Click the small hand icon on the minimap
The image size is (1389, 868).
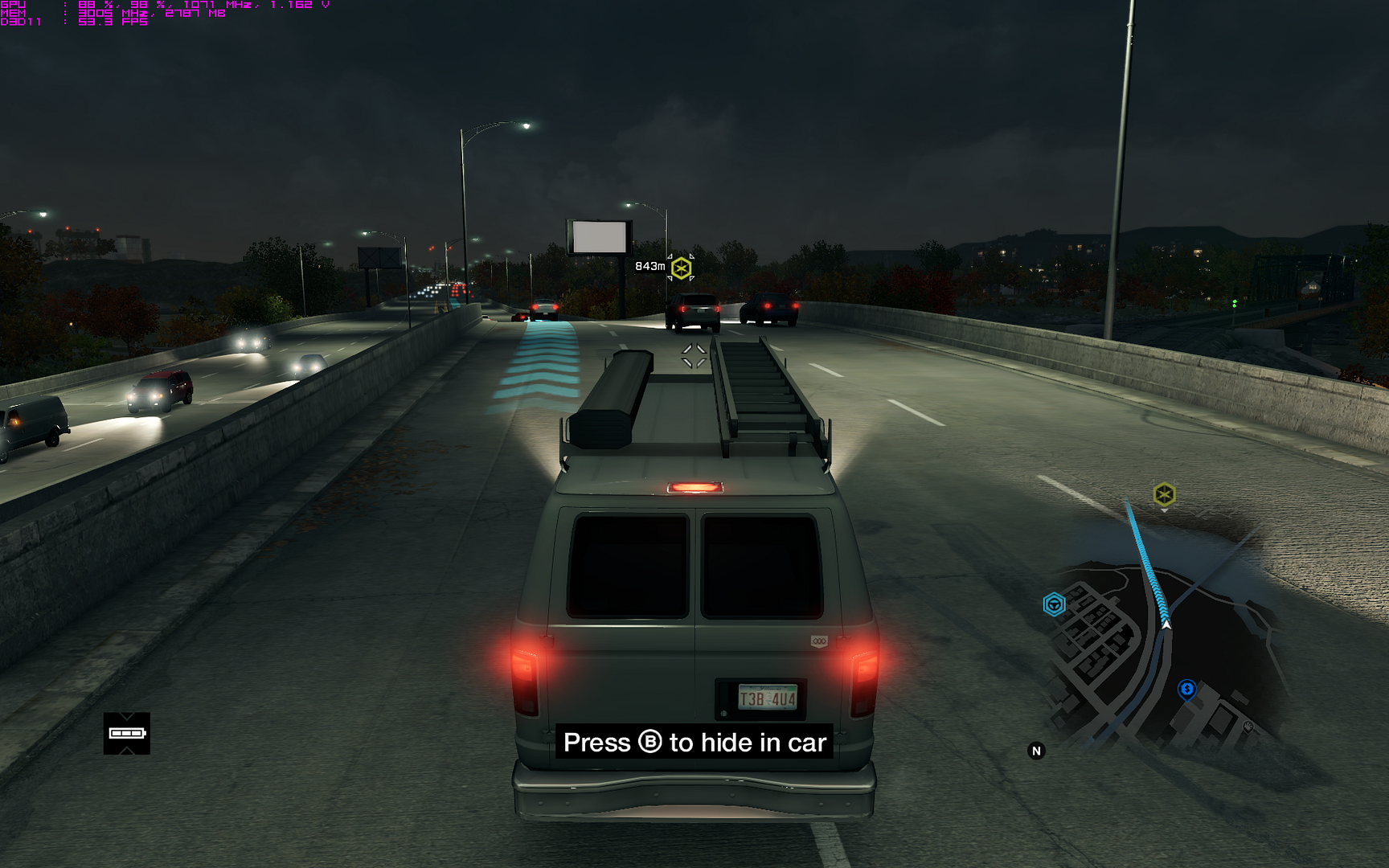coord(1248,726)
